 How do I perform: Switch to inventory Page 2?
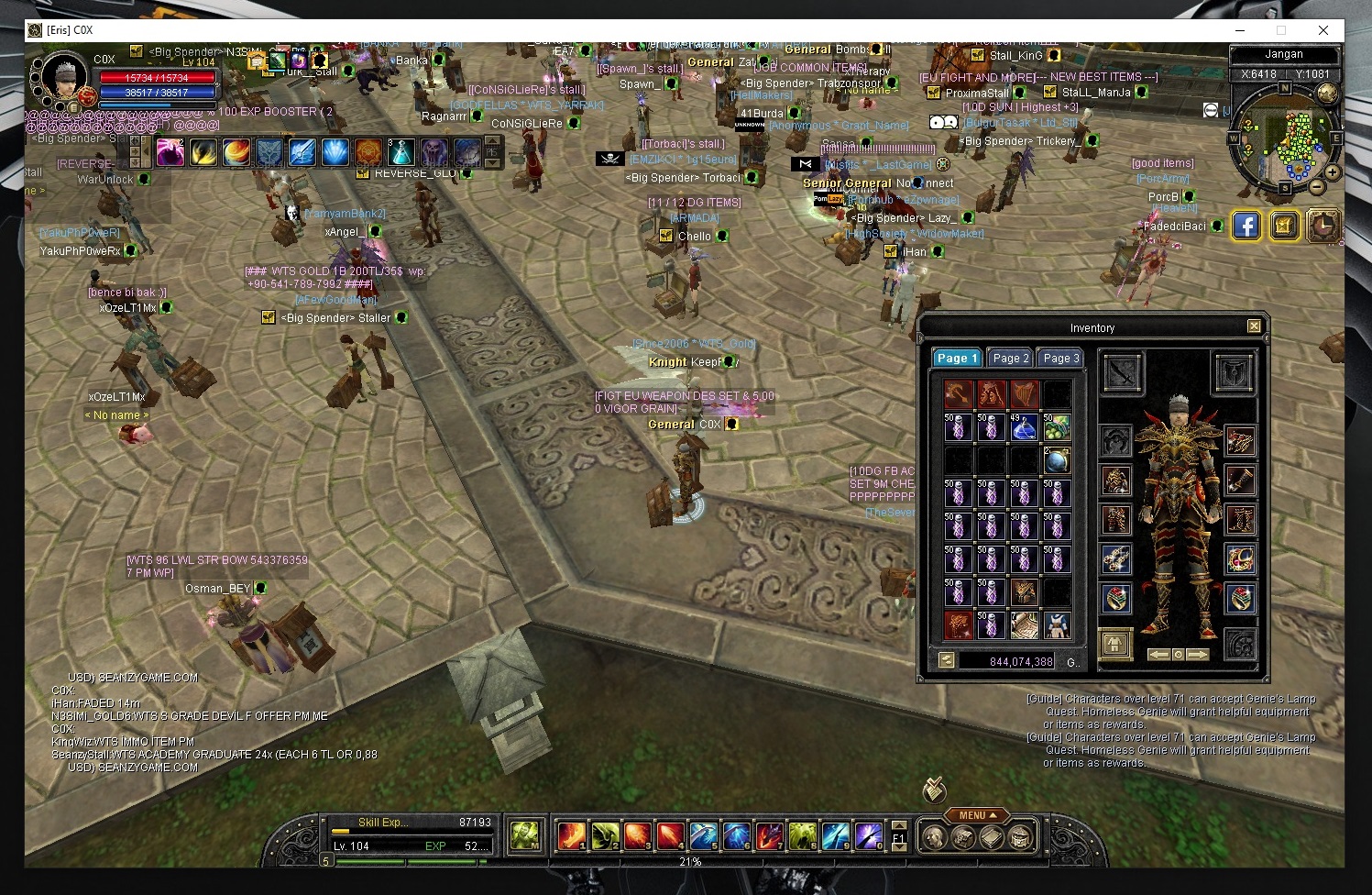coord(1011,359)
